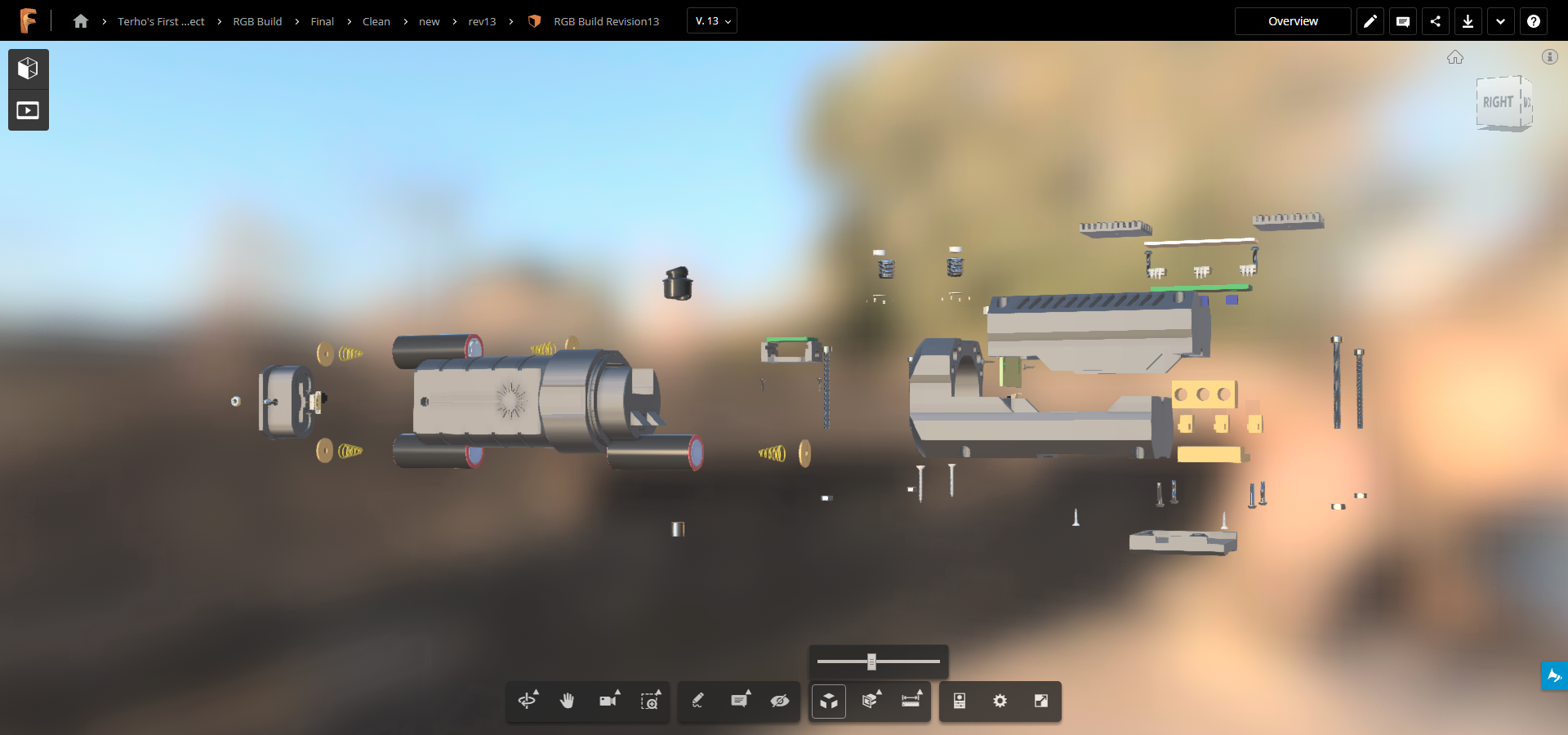This screenshot has height=735, width=1568.
Task: Go to the home breadcrumb icon
Action: pos(80,21)
